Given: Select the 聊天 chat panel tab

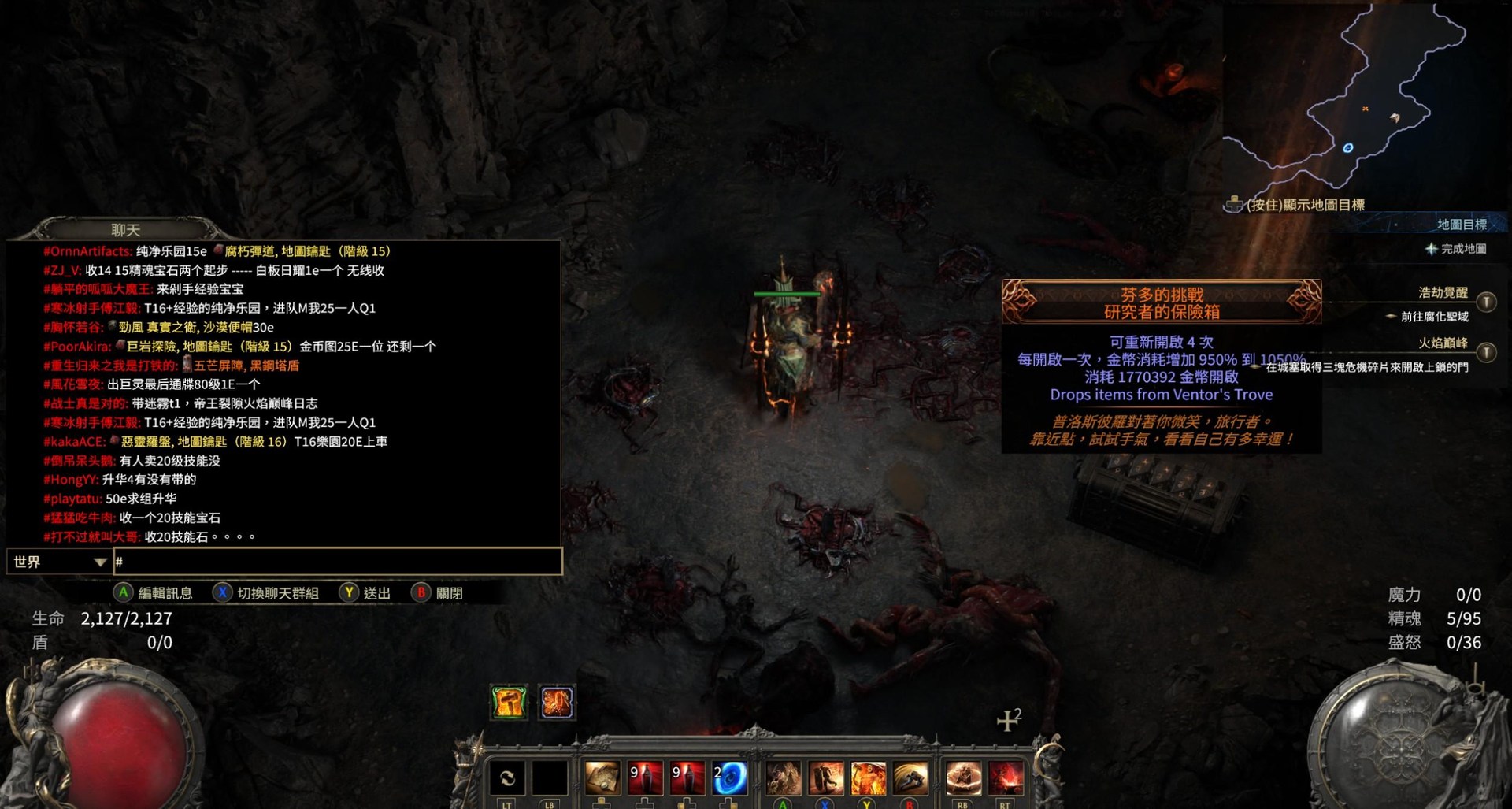Looking at the screenshot, I should tap(125, 229).
